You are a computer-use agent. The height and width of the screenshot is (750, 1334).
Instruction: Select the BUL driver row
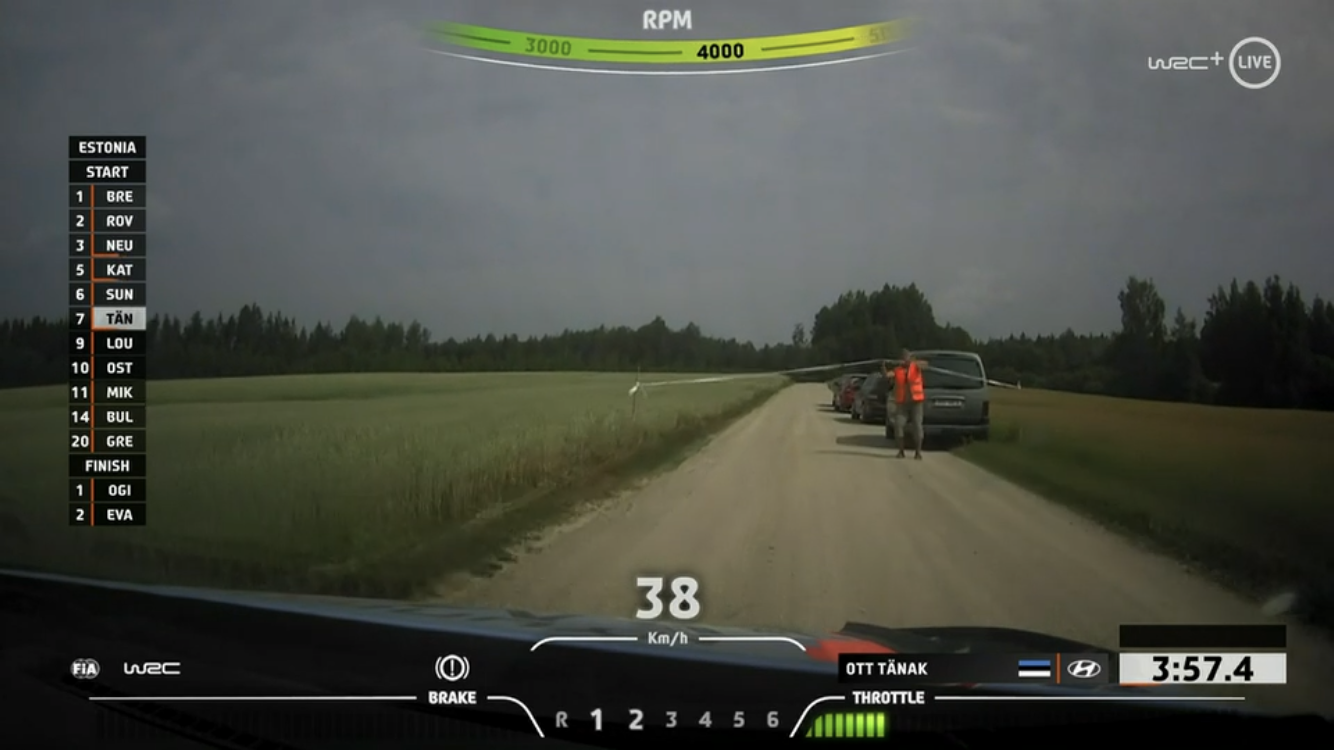108,417
